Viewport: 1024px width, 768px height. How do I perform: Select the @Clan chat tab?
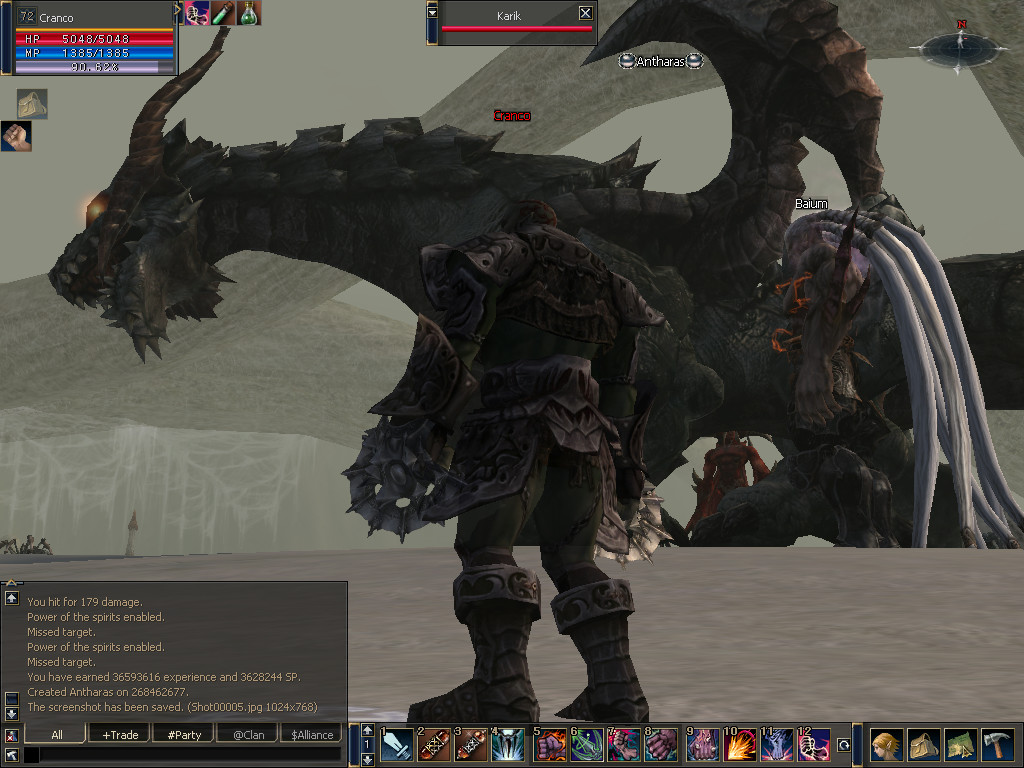click(x=248, y=734)
